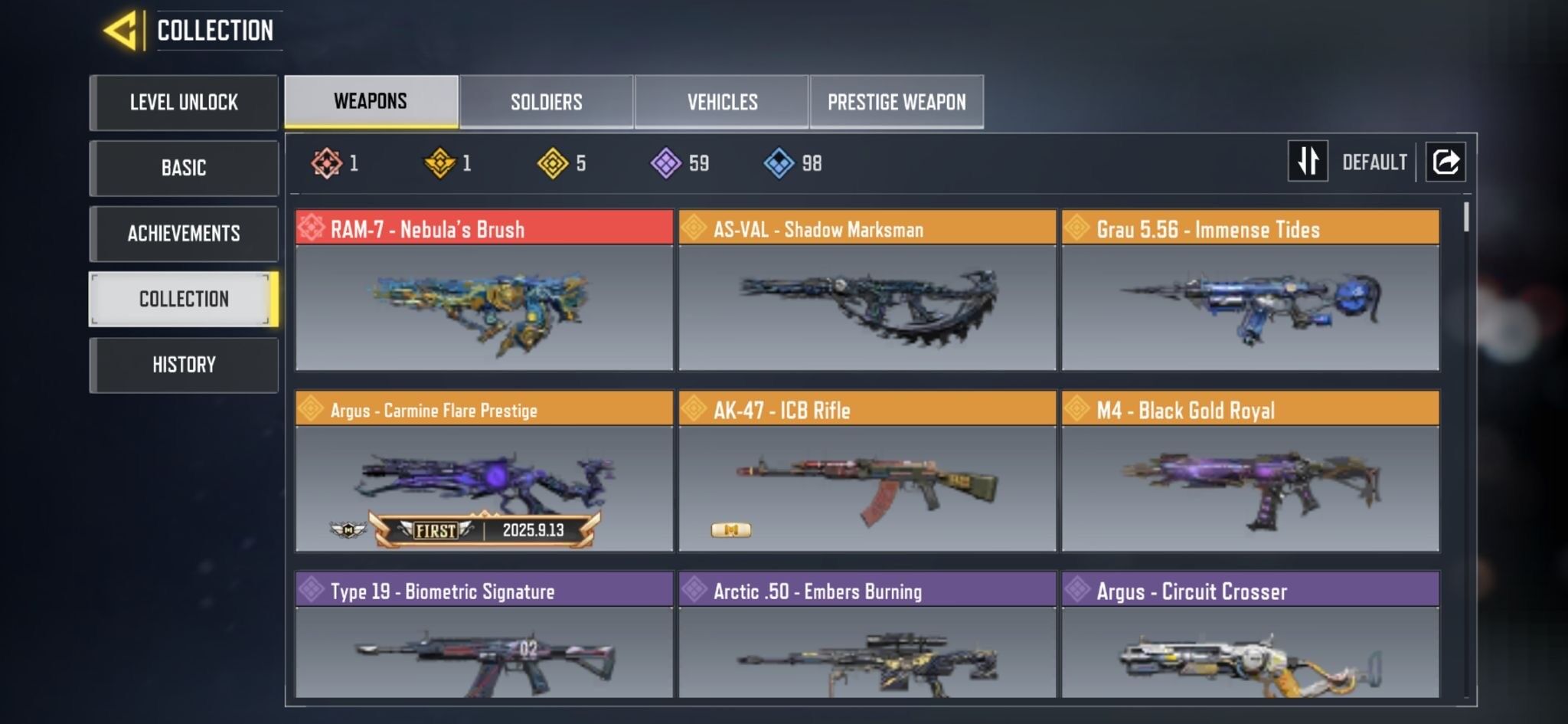The height and width of the screenshot is (724, 1568).
Task: Open the DEFAULT sort options
Action: [x=1373, y=162]
